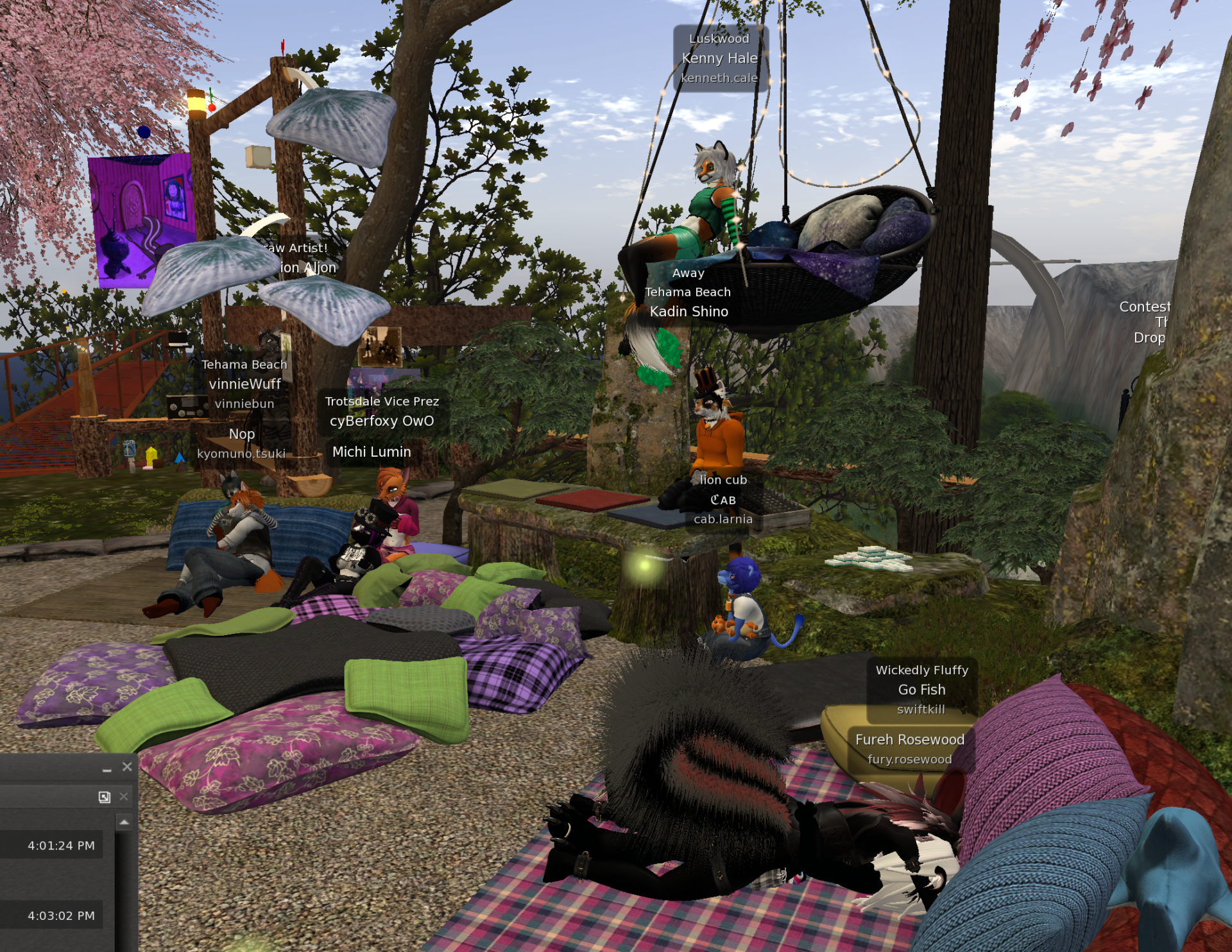Select the cyBerfoxy OwO name label
This screenshot has height=952, width=1232.
pos(381,421)
